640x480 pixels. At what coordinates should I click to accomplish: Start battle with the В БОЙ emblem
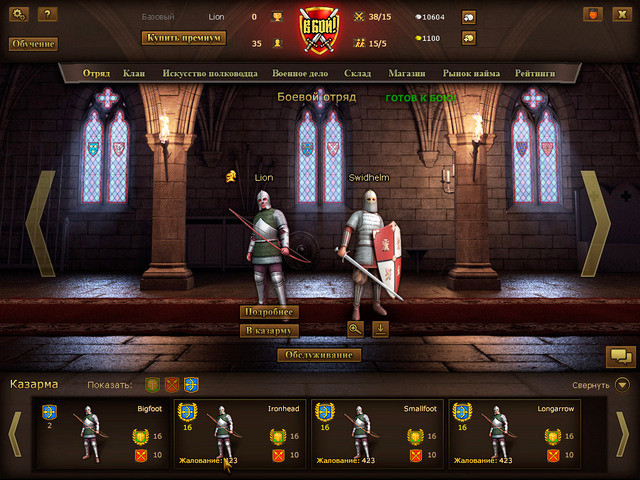319,30
